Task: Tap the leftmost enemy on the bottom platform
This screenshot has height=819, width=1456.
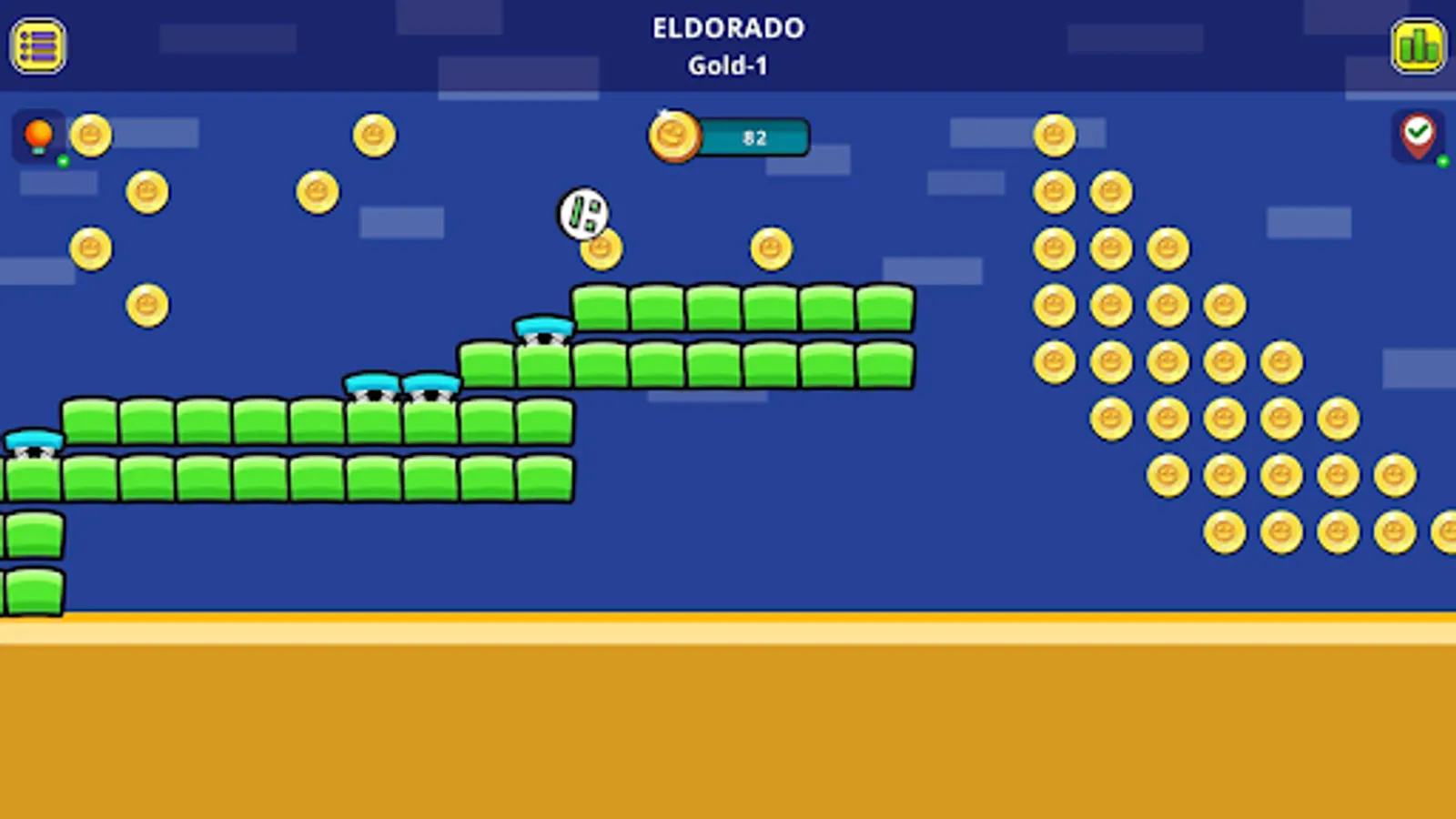Action: 34,443
